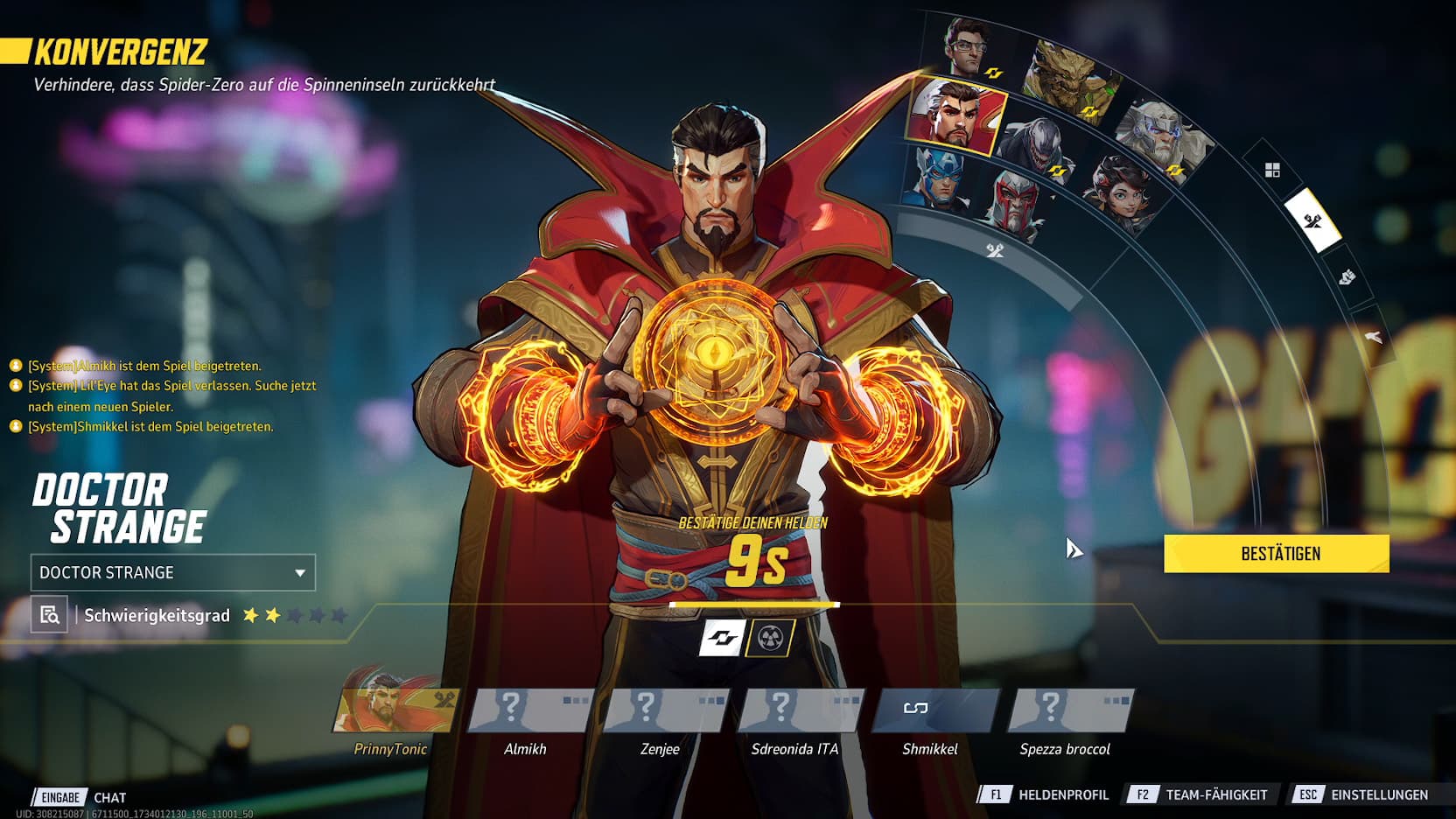Show all heroes with the grid filter
1456x819 pixels.
click(1272, 170)
